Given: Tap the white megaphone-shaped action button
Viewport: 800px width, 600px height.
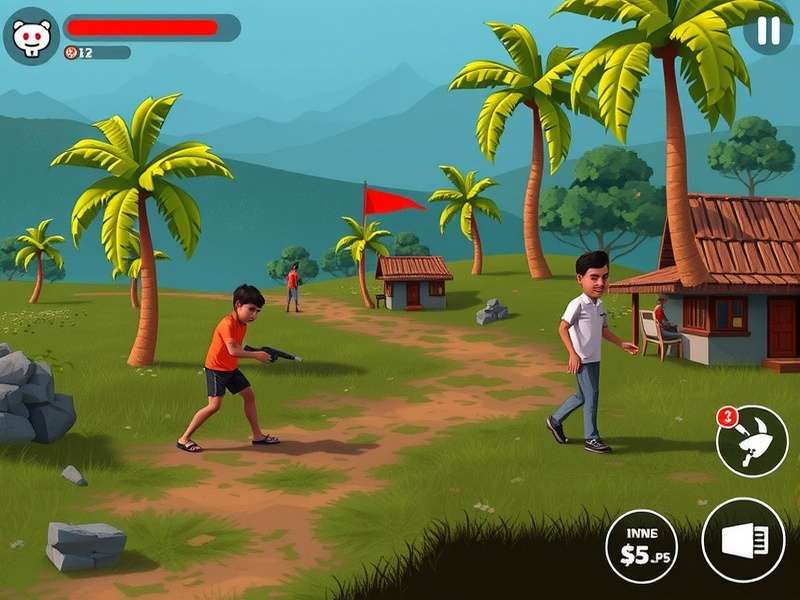Looking at the screenshot, I should [x=743, y=540].
